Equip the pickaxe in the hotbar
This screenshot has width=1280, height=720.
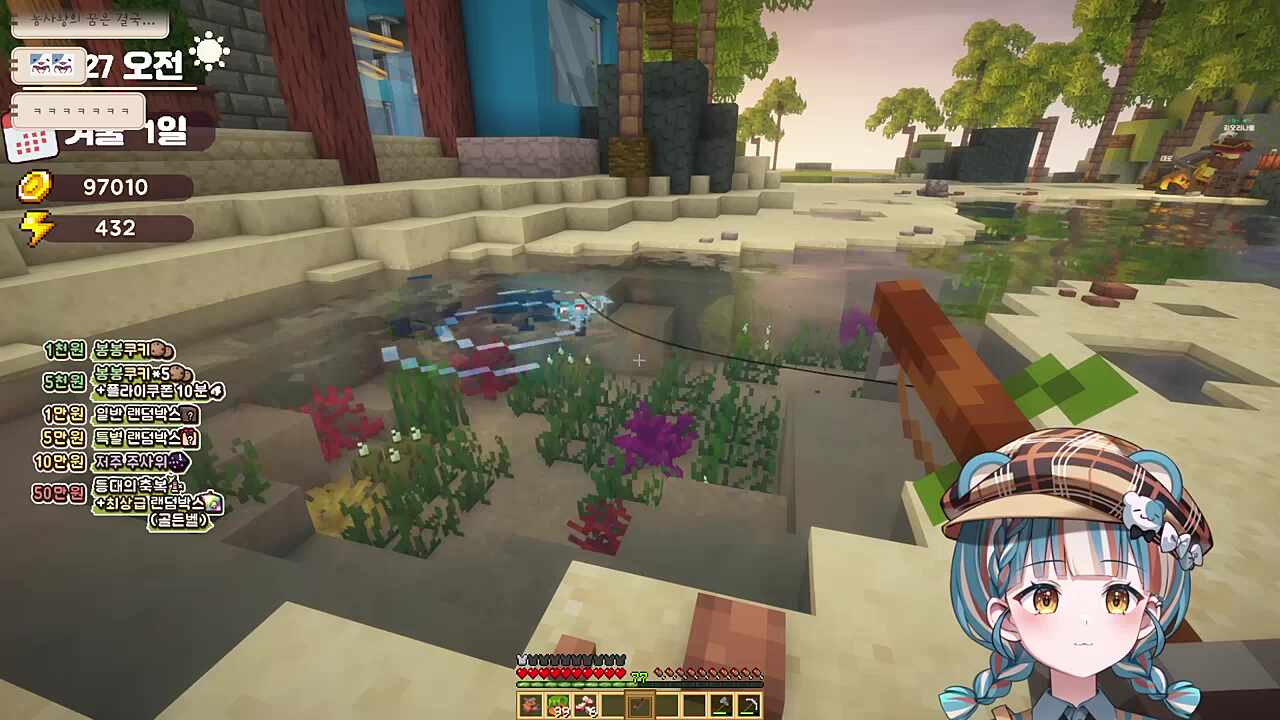(x=748, y=706)
